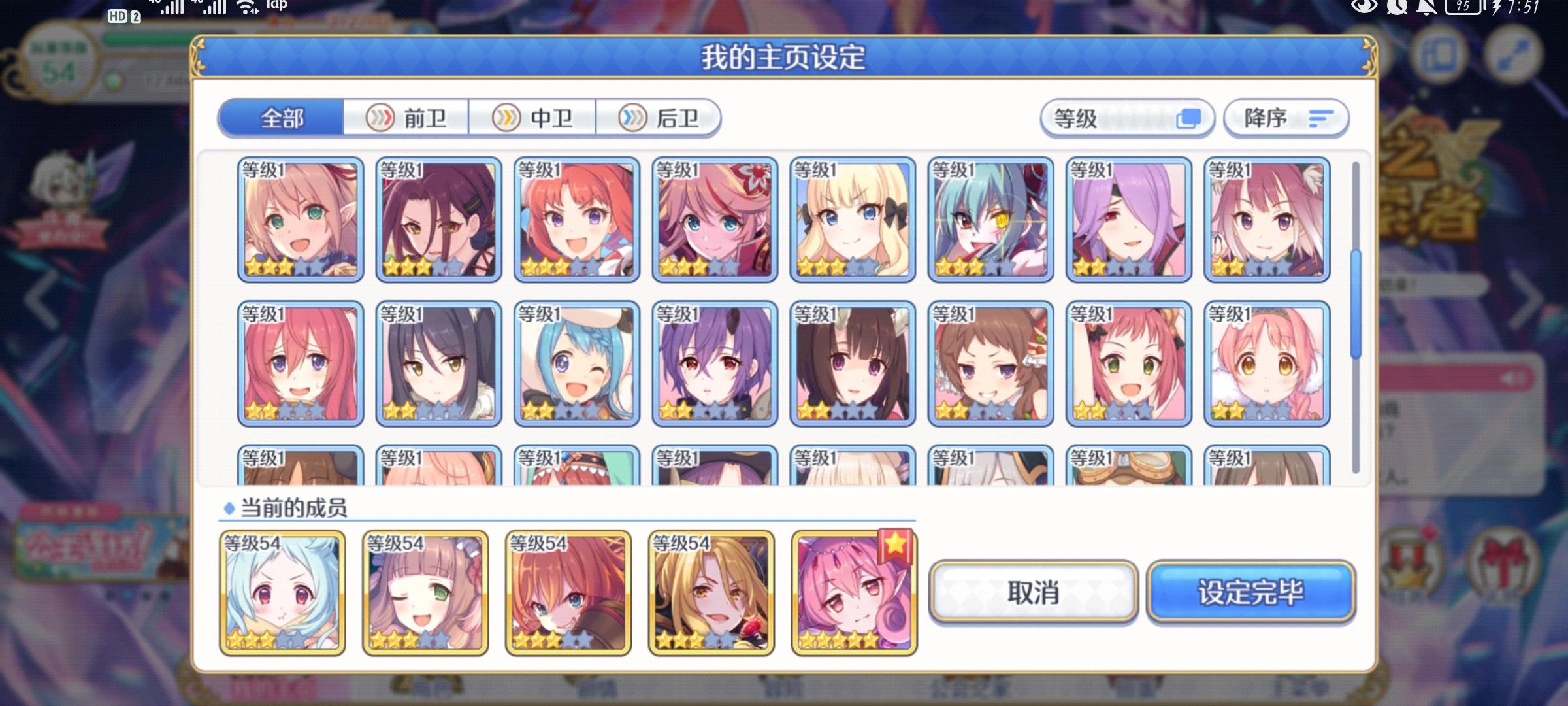Toggle descending order with the 降序 control
Viewport: 1568px width, 706px height.
(1286, 119)
